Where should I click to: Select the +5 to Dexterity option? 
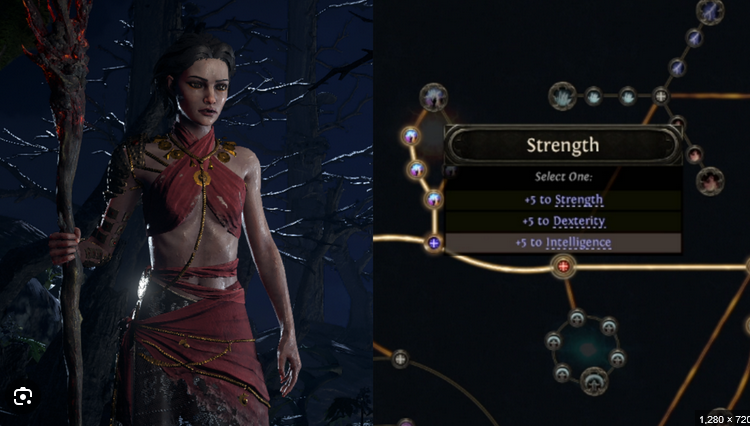click(563, 221)
